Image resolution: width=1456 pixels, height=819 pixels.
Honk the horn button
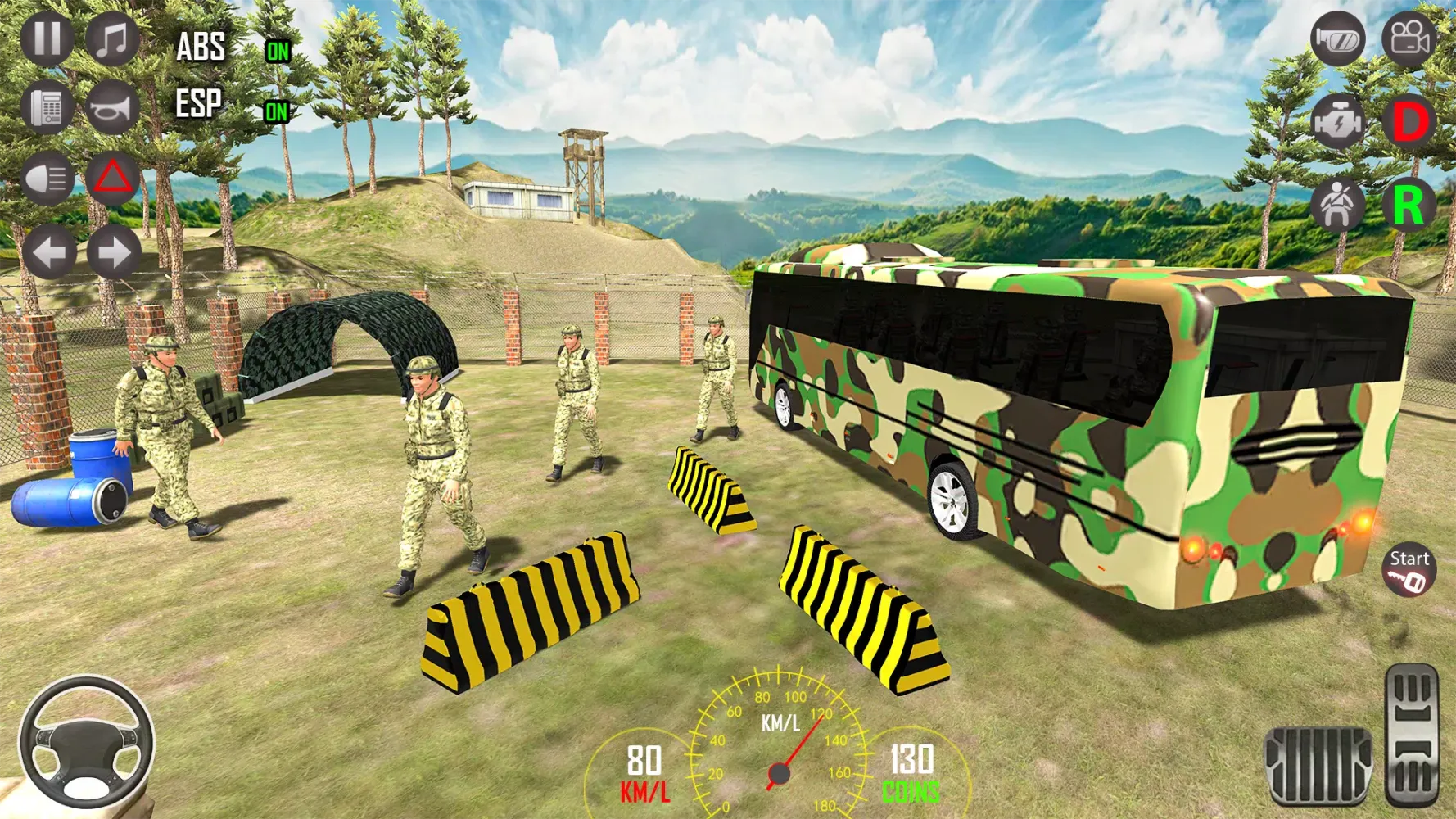112,107
